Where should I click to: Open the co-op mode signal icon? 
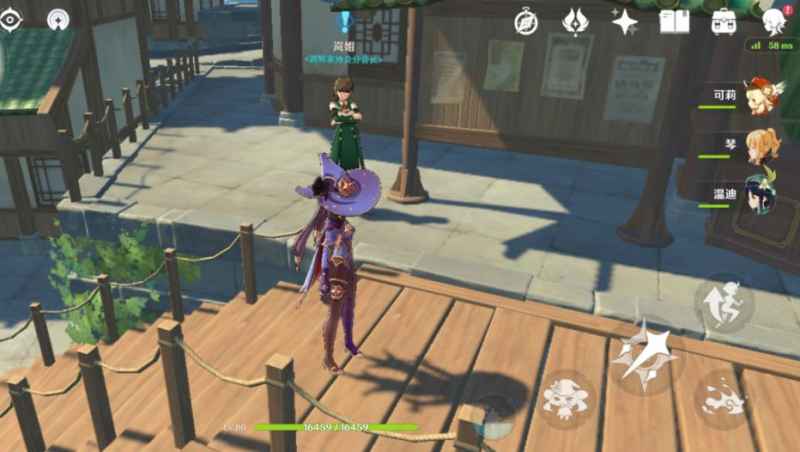pyautogui.click(x=58, y=20)
